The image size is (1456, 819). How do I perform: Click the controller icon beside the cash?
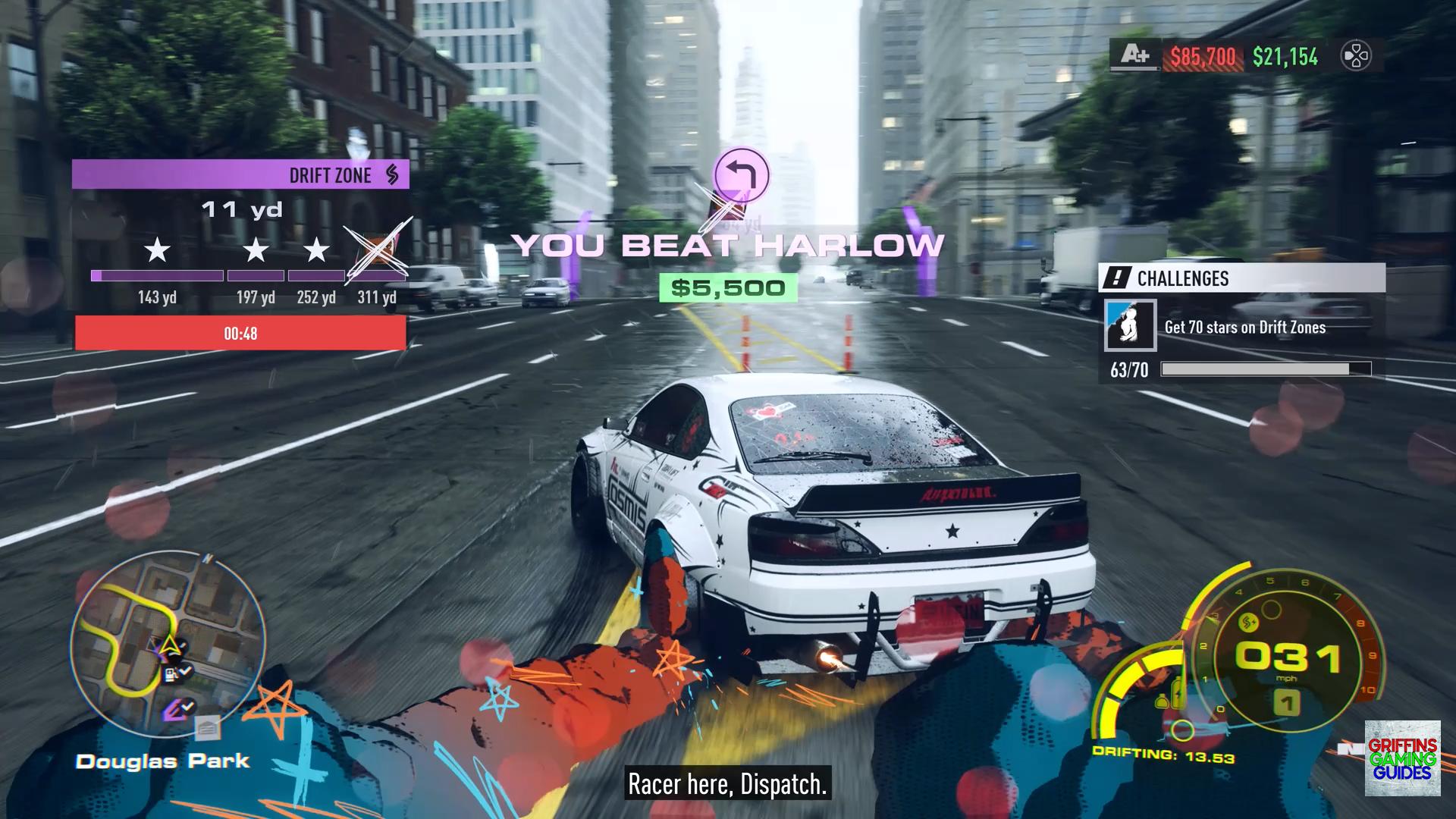[1356, 56]
